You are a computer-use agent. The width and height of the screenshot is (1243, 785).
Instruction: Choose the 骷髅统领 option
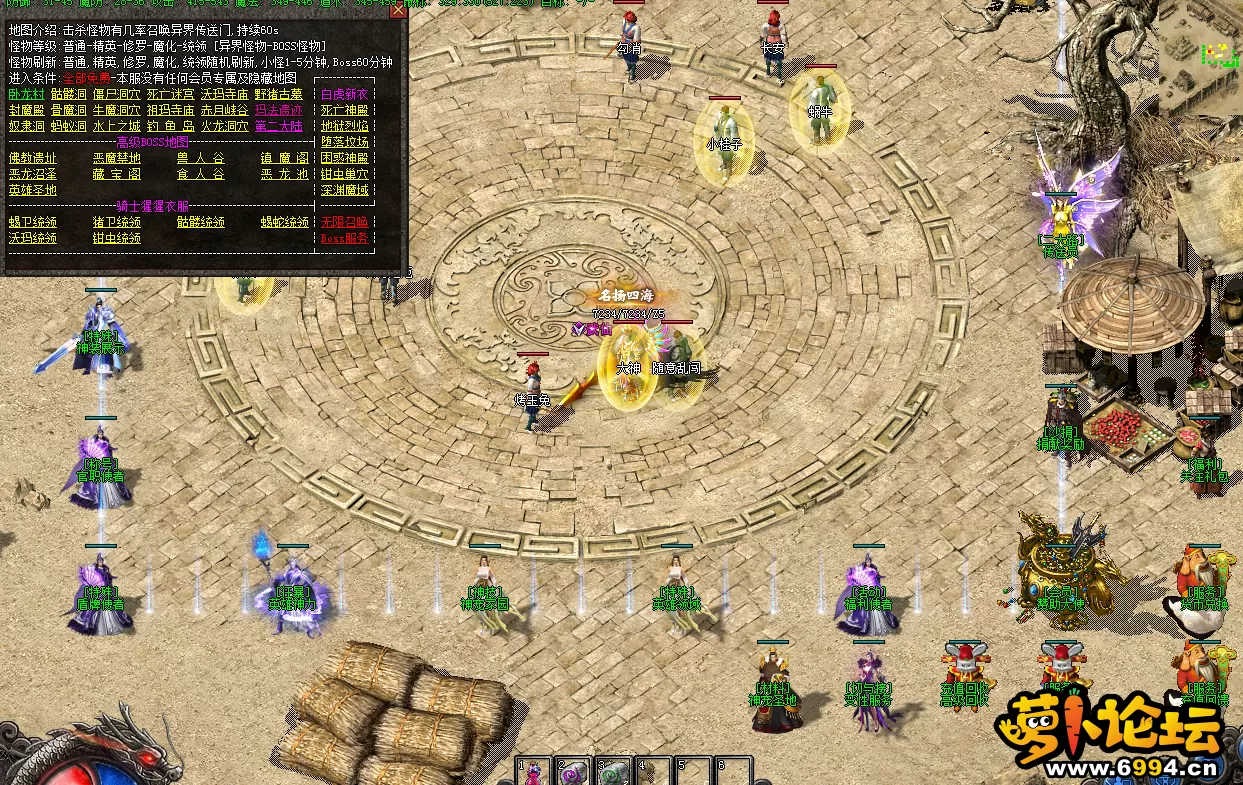[200, 222]
